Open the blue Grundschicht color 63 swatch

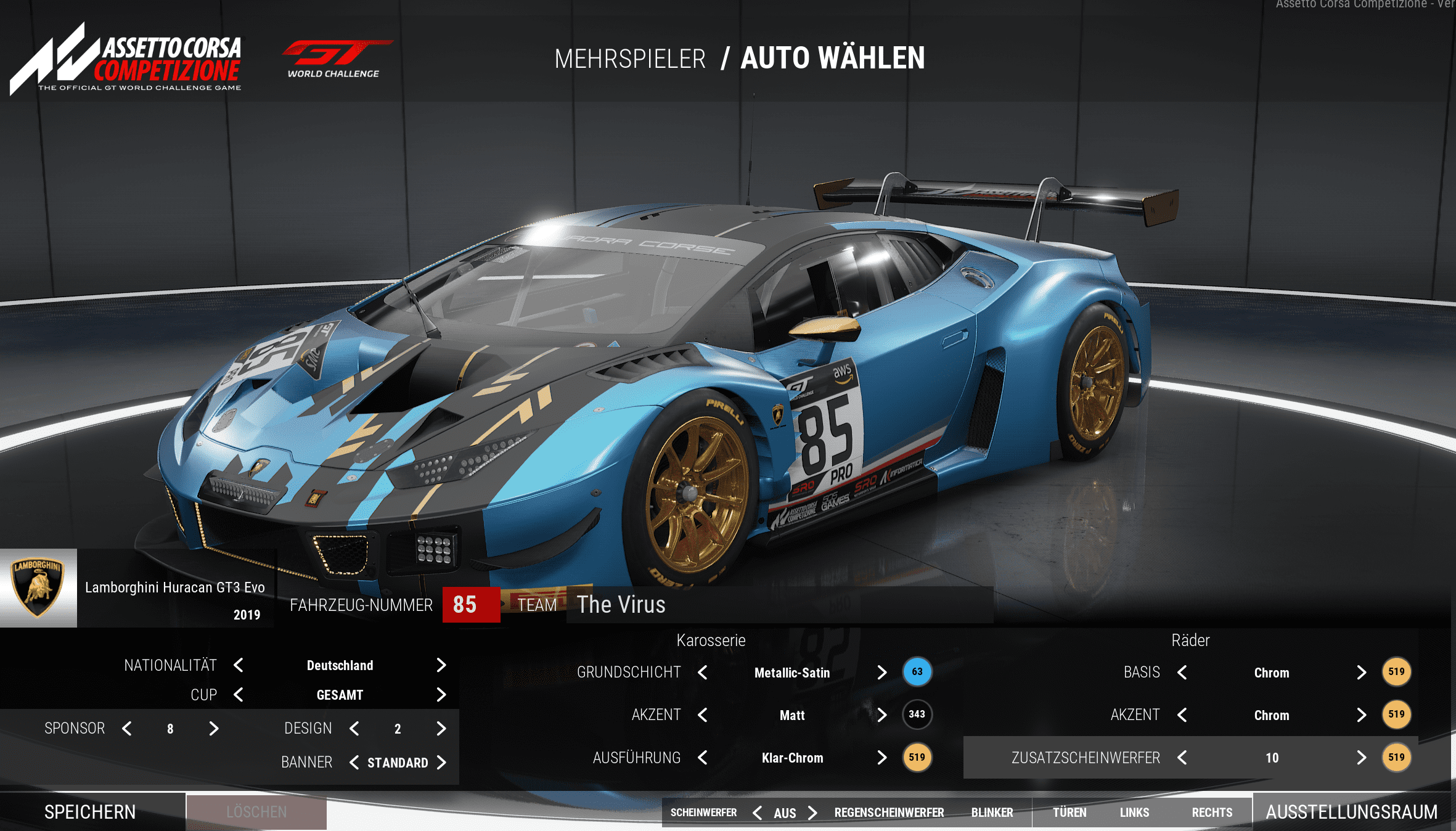[x=917, y=672]
